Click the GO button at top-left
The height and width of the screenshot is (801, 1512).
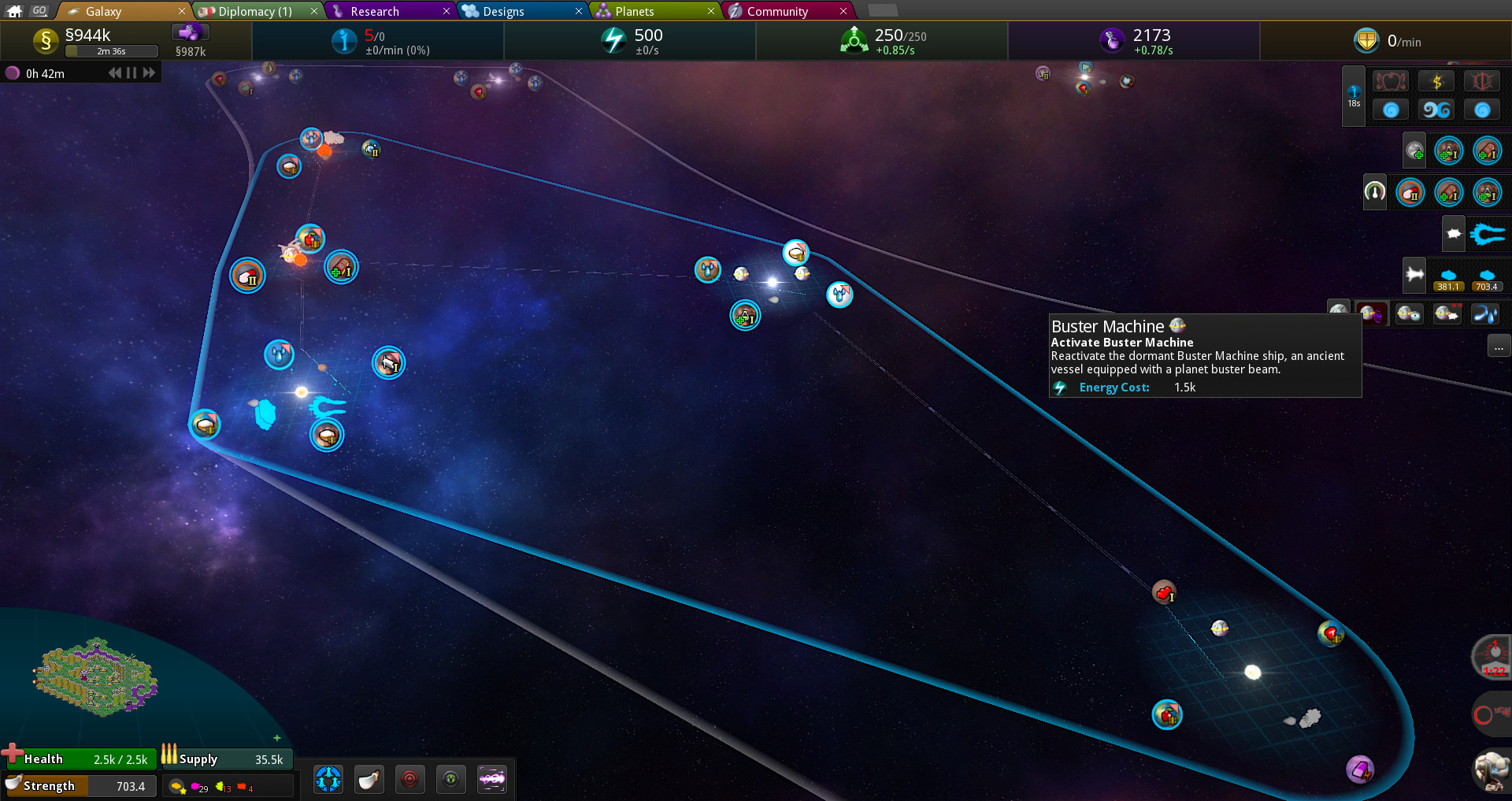(x=39, y=11)
